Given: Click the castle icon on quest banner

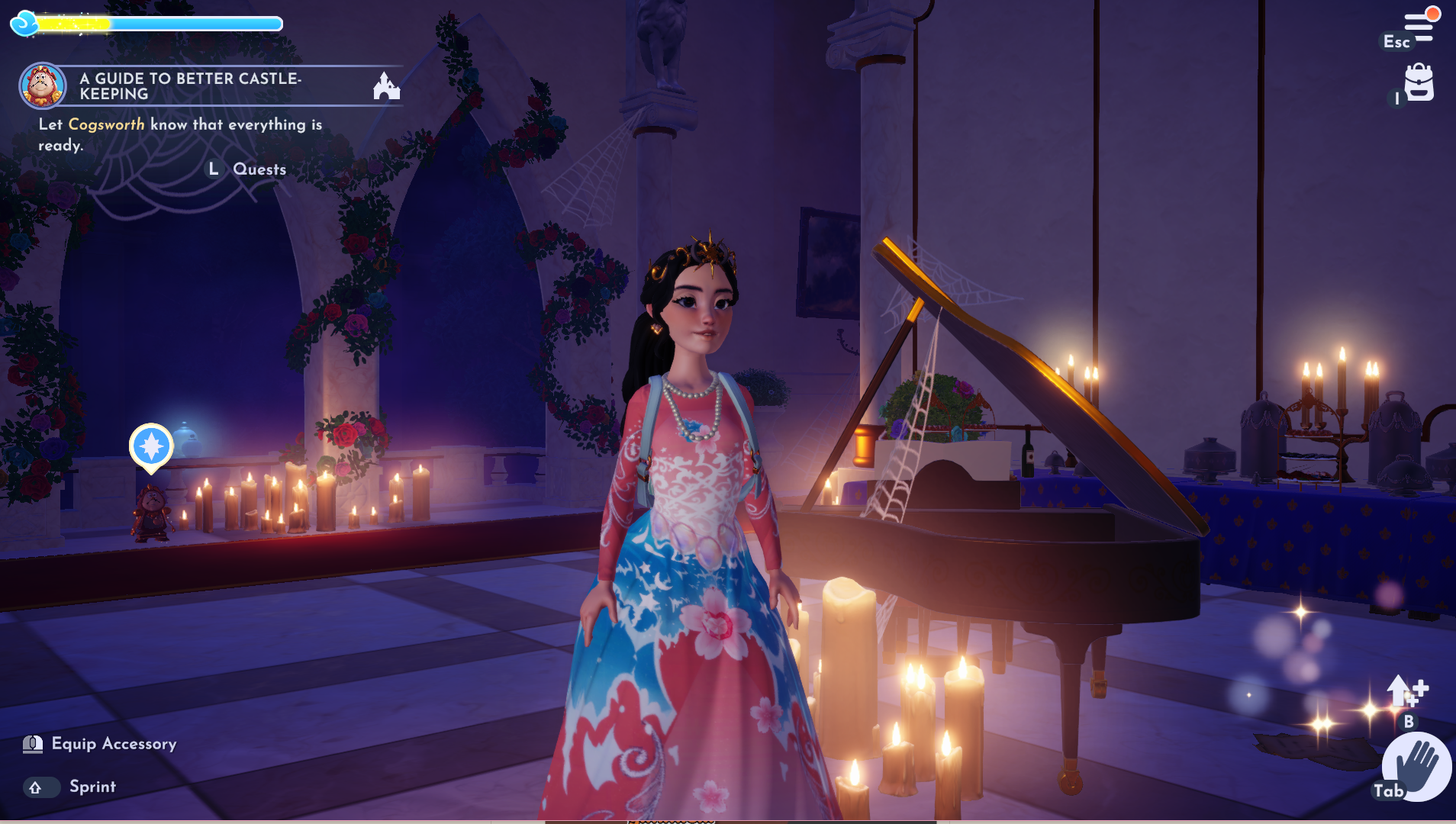Looking at the screenshot, I should pyautogui.click(x=386, y=86).
